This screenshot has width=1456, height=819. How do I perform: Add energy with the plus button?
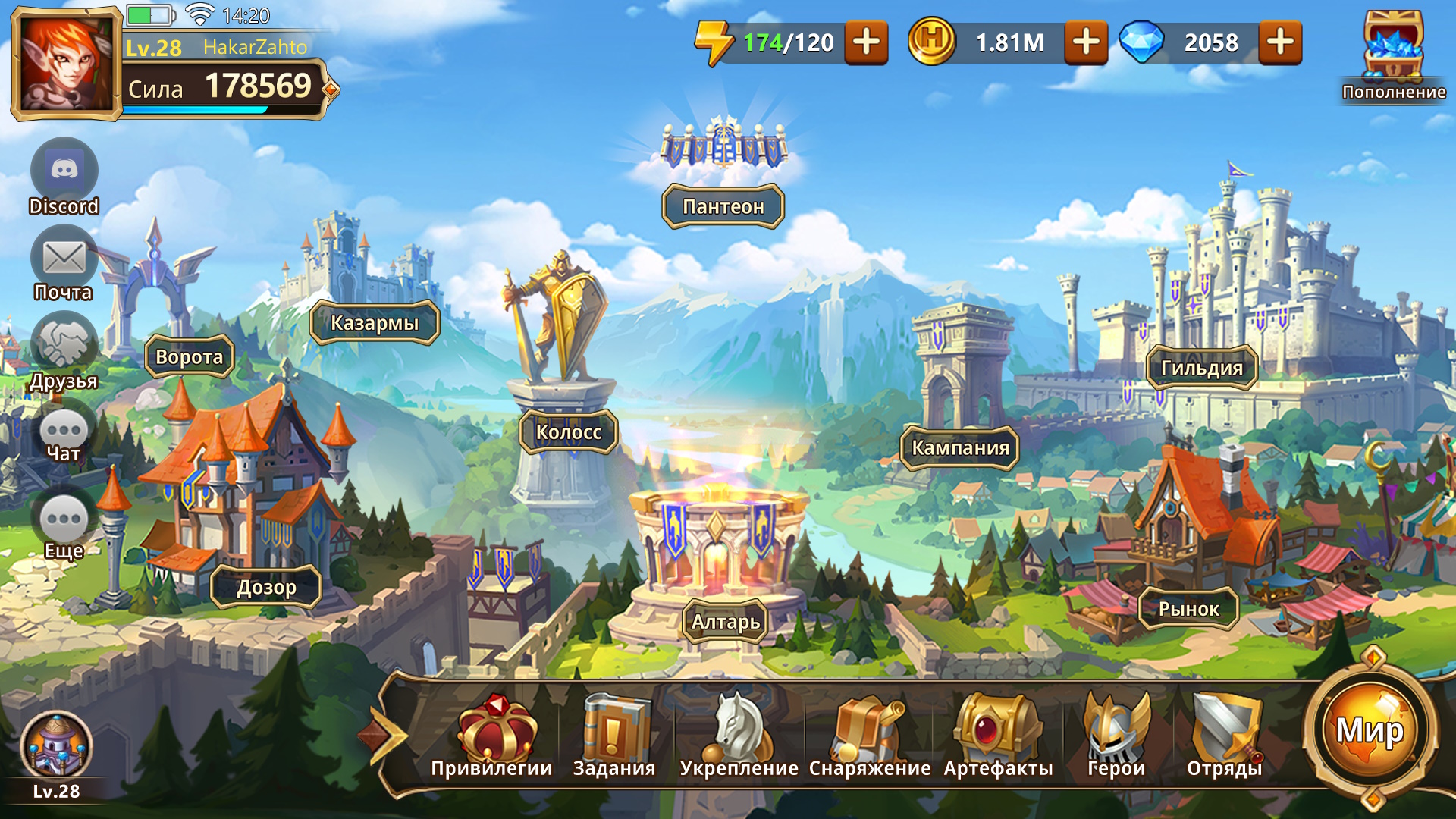[866, 42]
